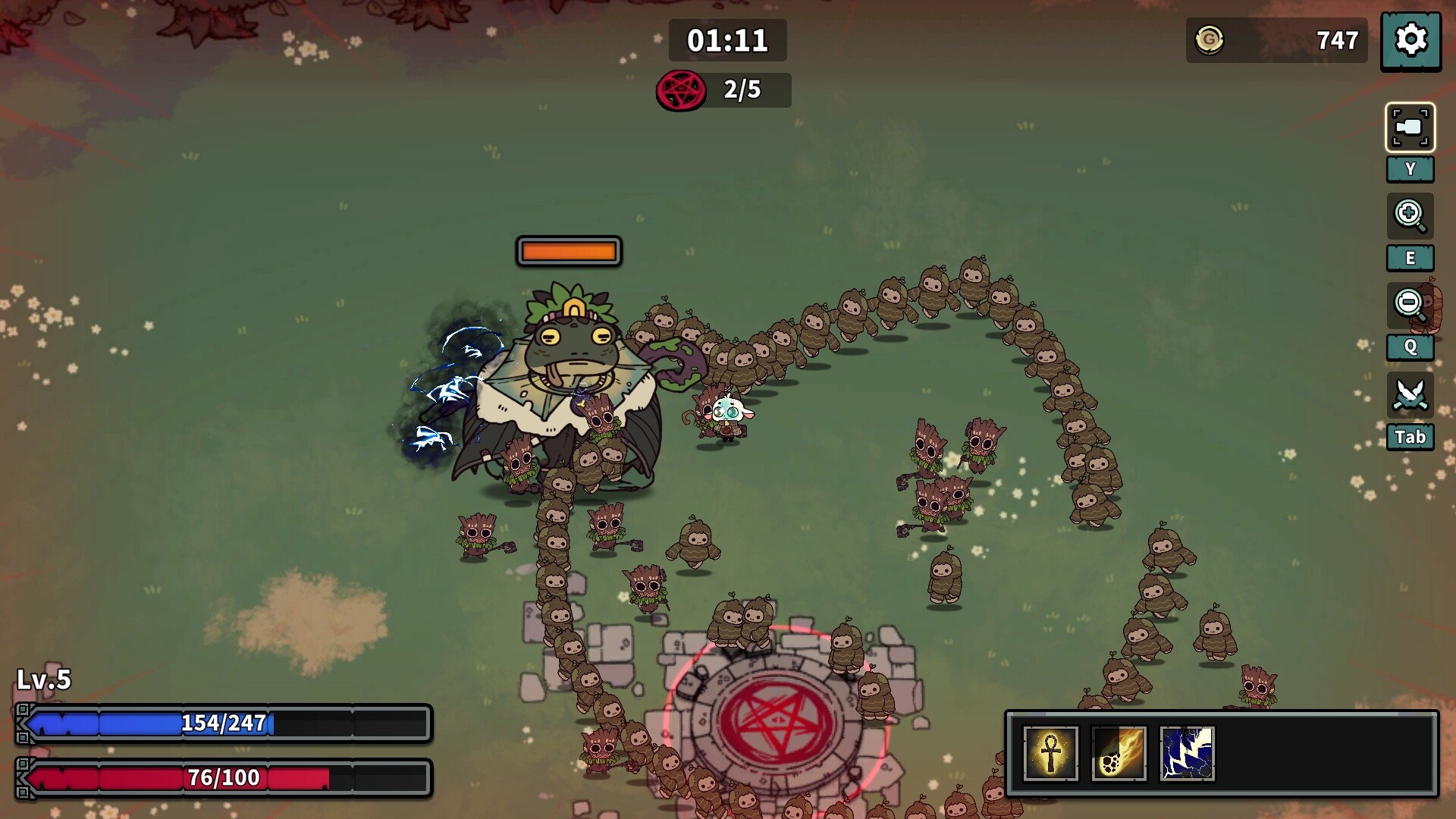Image resolution: width=1456 pixels, height=819 pixels.
Task: Toggle the camera focus button
Action: 1410,127
